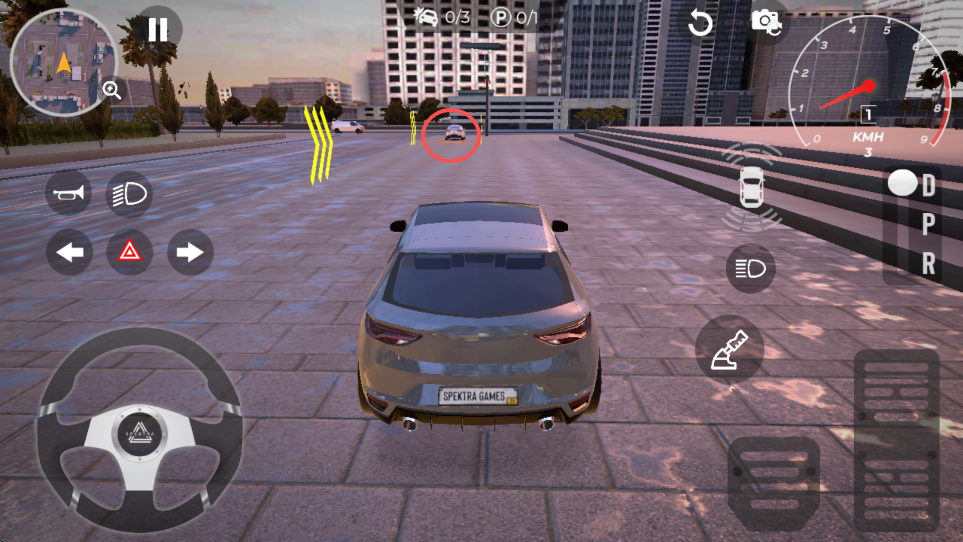The image size is (963, 542).
Task: Turn on the hazard warning triangle
Action: pyautogui.click(x=130, y=252)
